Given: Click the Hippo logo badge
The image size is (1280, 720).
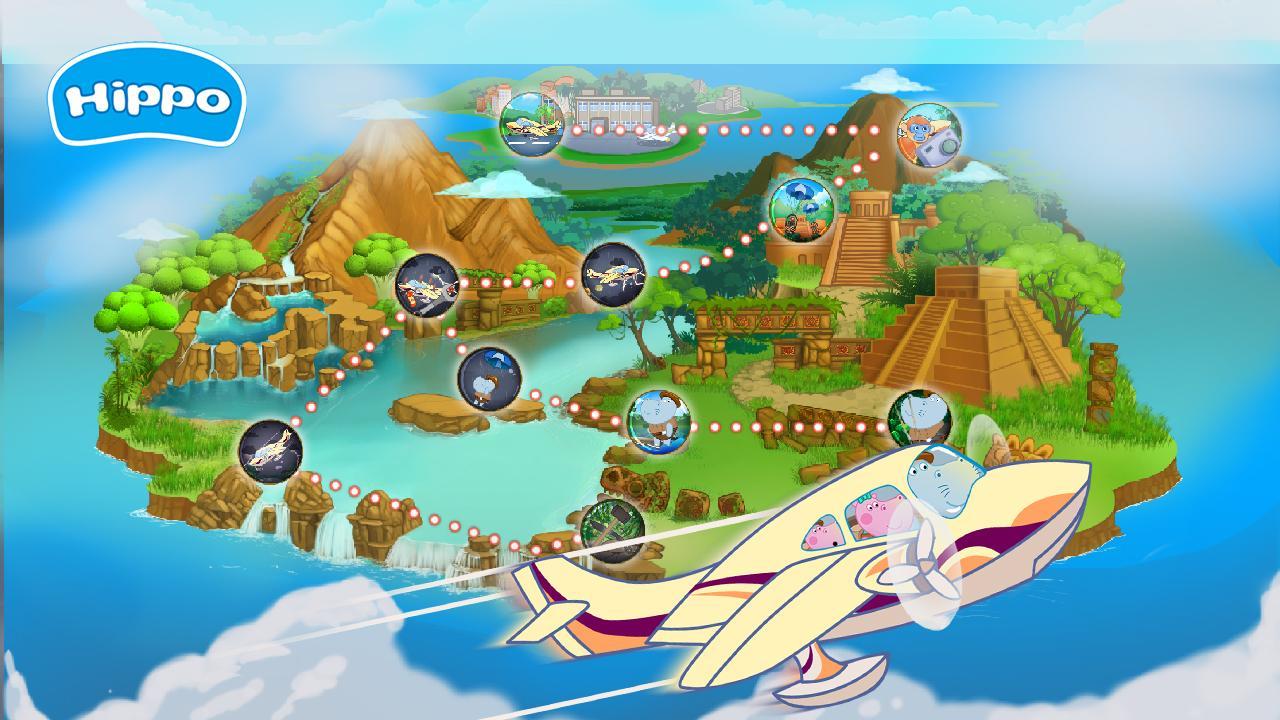Looking at the screenshot, I should [147, 99].
